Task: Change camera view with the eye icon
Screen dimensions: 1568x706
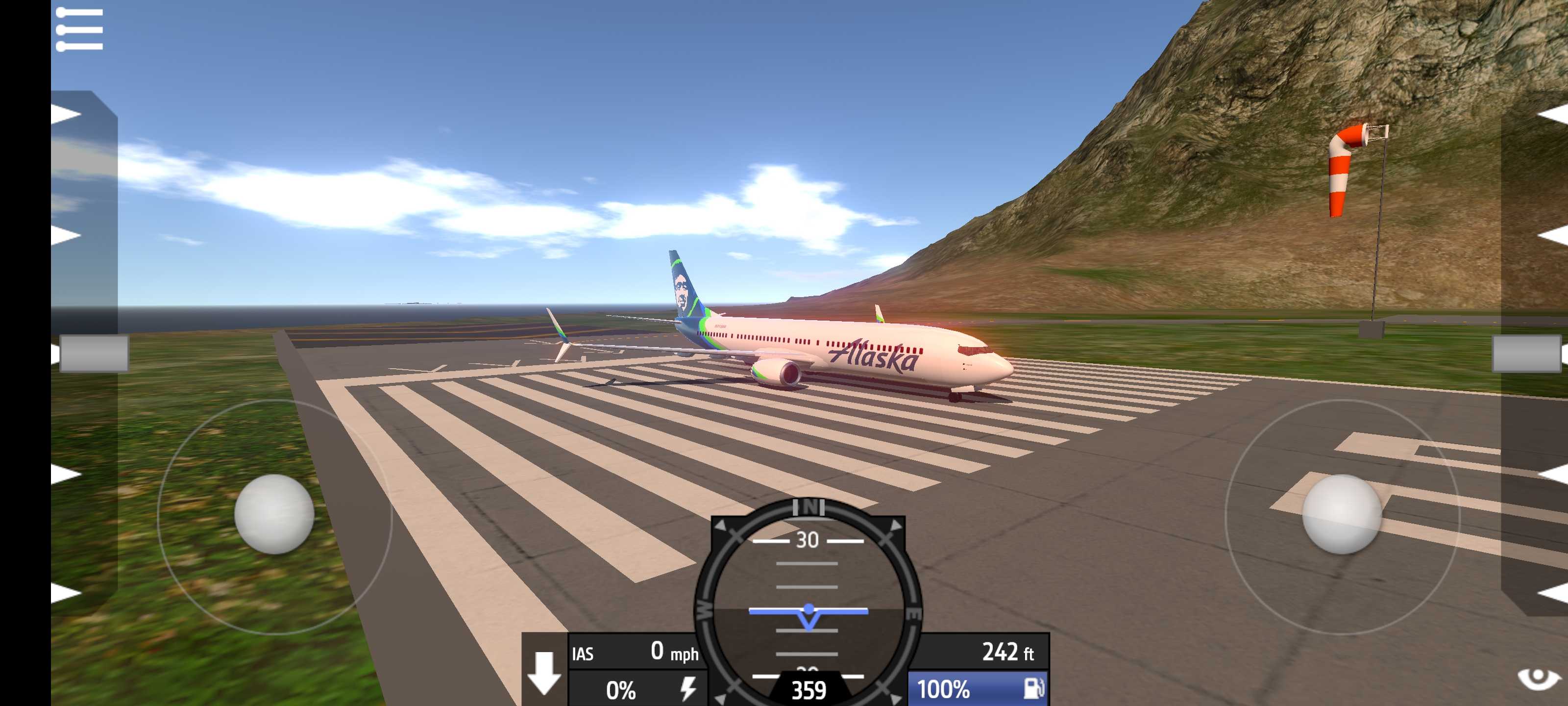Action: coord(1539,678)
